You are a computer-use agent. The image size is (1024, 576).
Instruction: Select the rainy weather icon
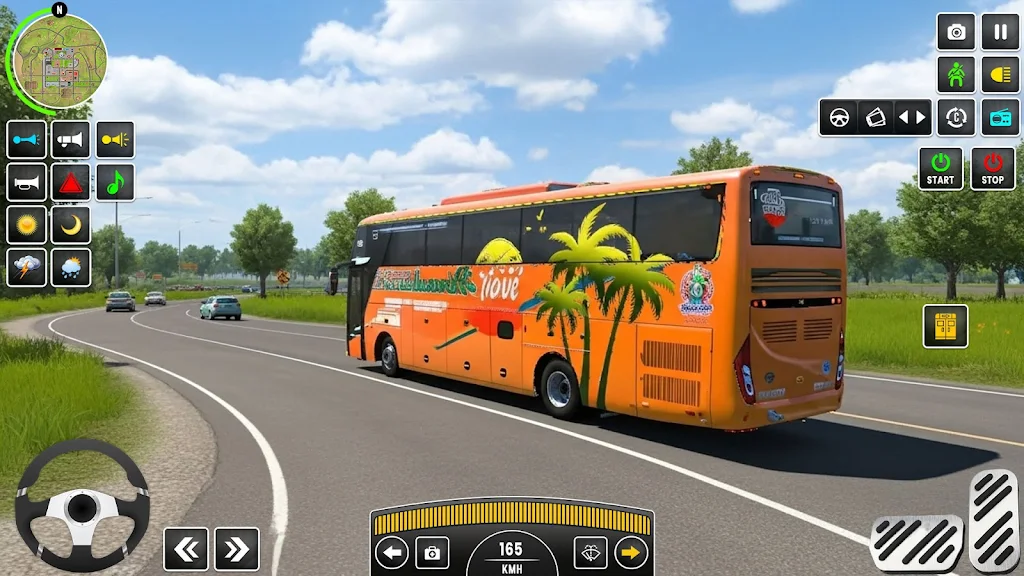pos(71,268)
